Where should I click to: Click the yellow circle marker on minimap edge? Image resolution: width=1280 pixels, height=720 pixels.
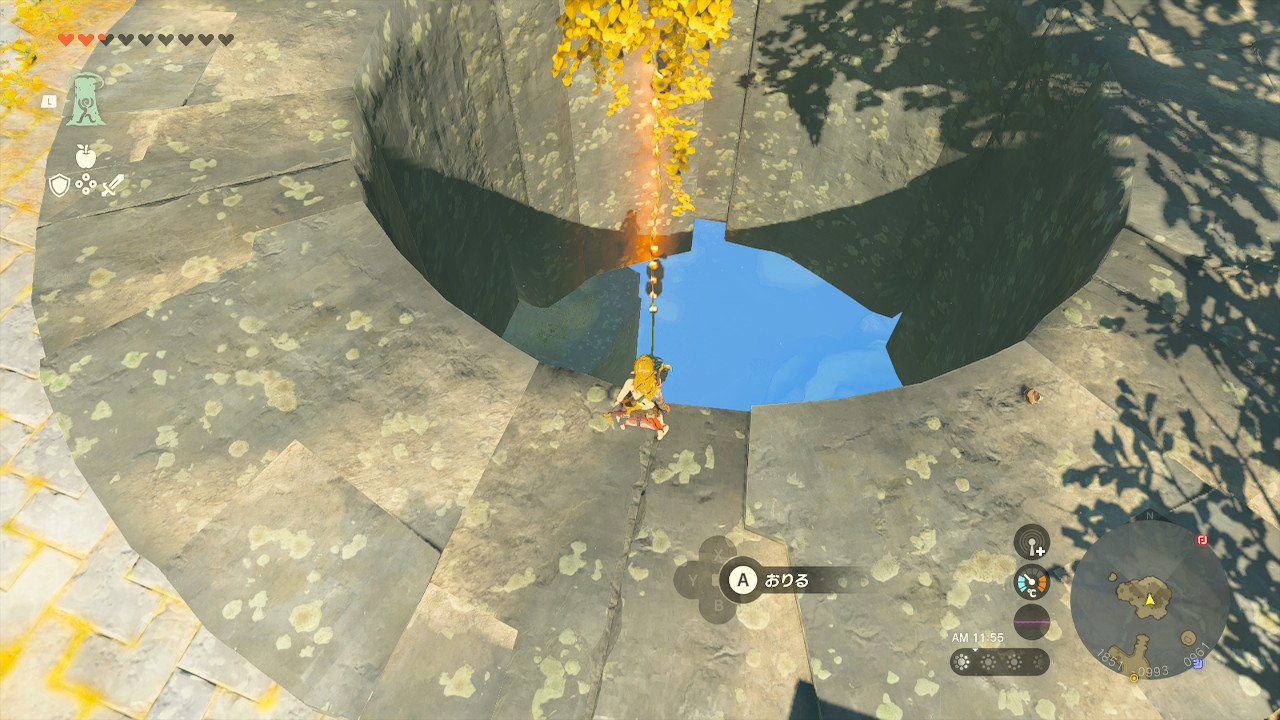pos(1134,678)
